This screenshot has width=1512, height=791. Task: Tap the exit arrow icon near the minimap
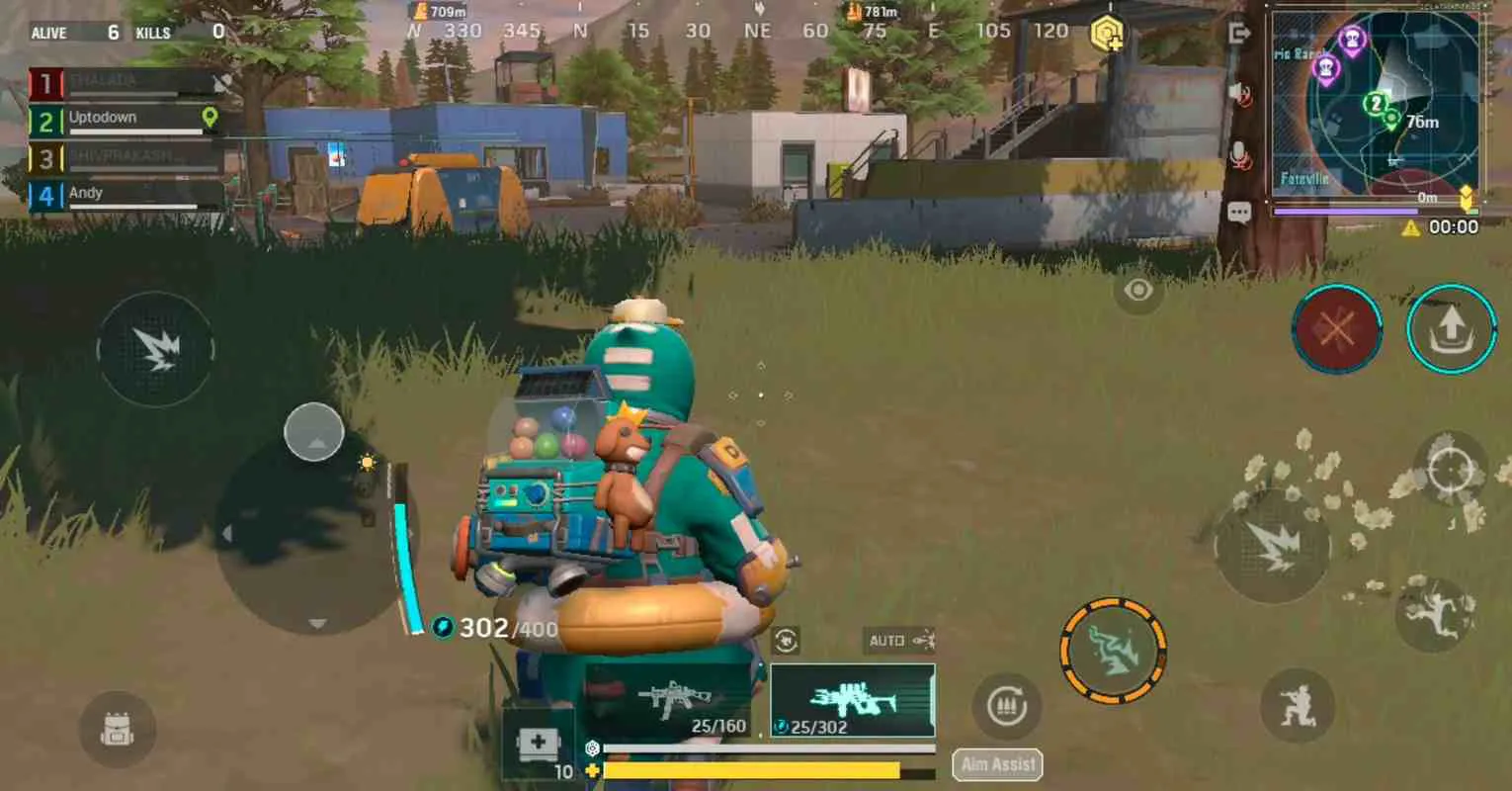[1238, 35]
